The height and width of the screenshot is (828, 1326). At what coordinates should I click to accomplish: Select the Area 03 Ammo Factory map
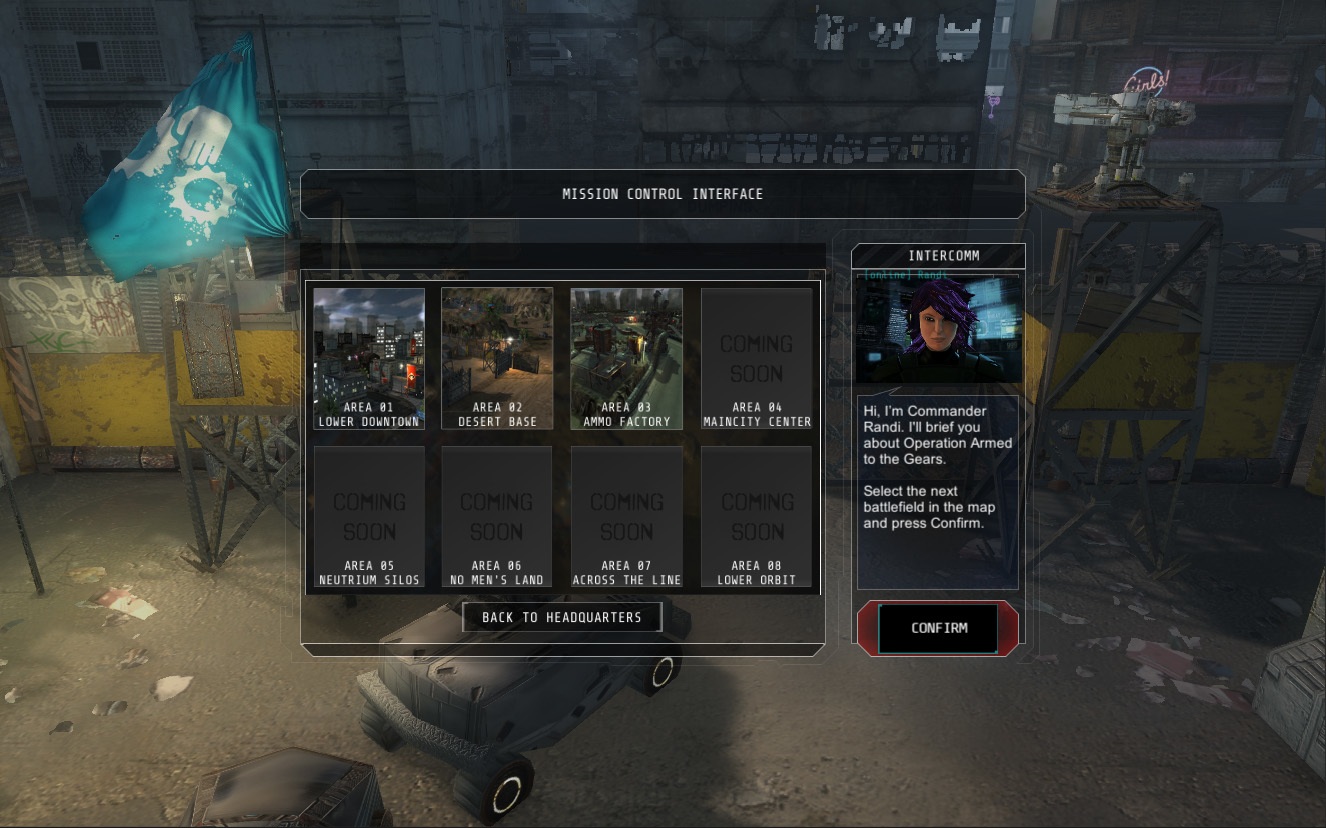point(626,350)
